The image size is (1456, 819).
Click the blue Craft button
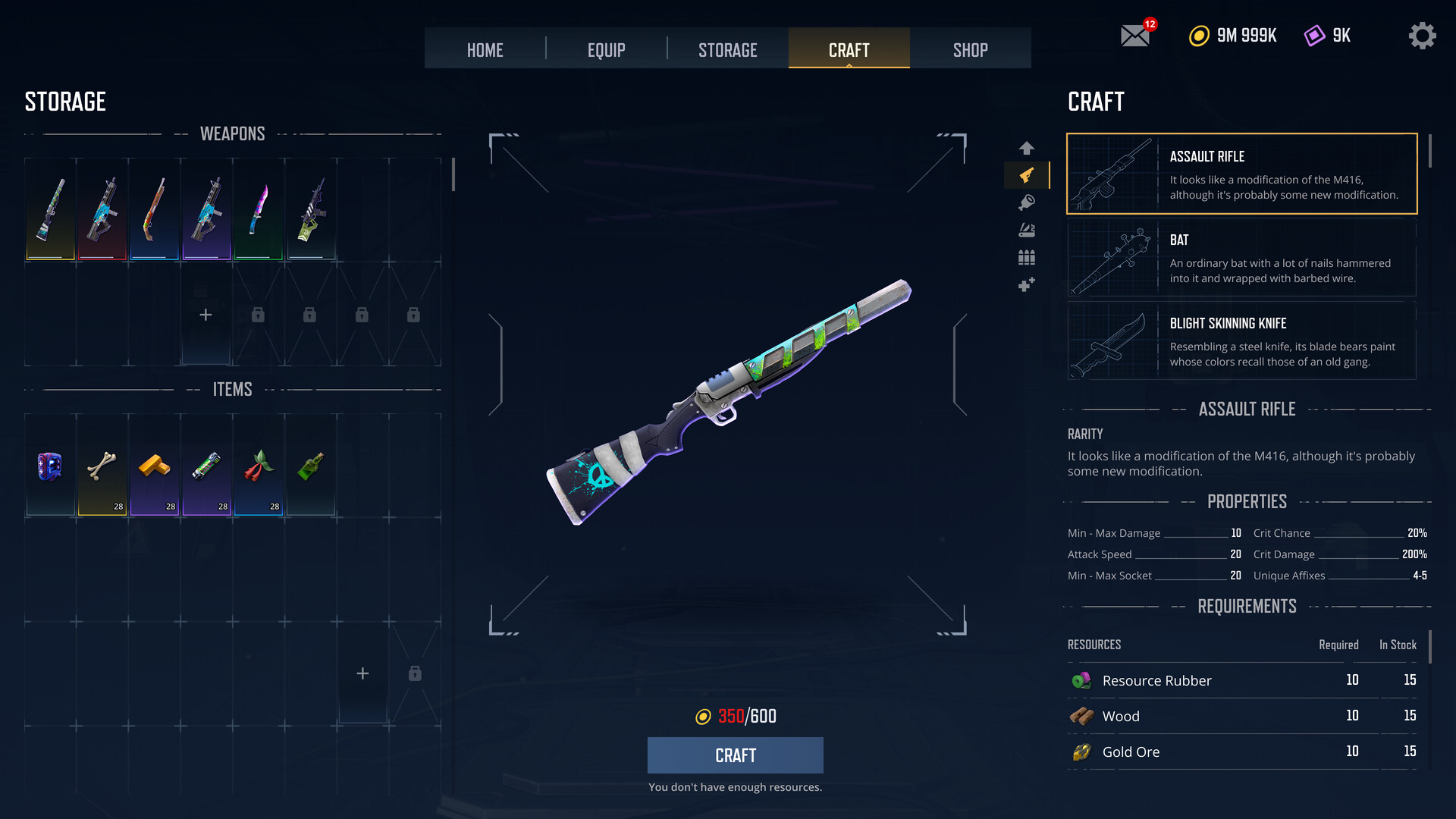tap(735, 755)
